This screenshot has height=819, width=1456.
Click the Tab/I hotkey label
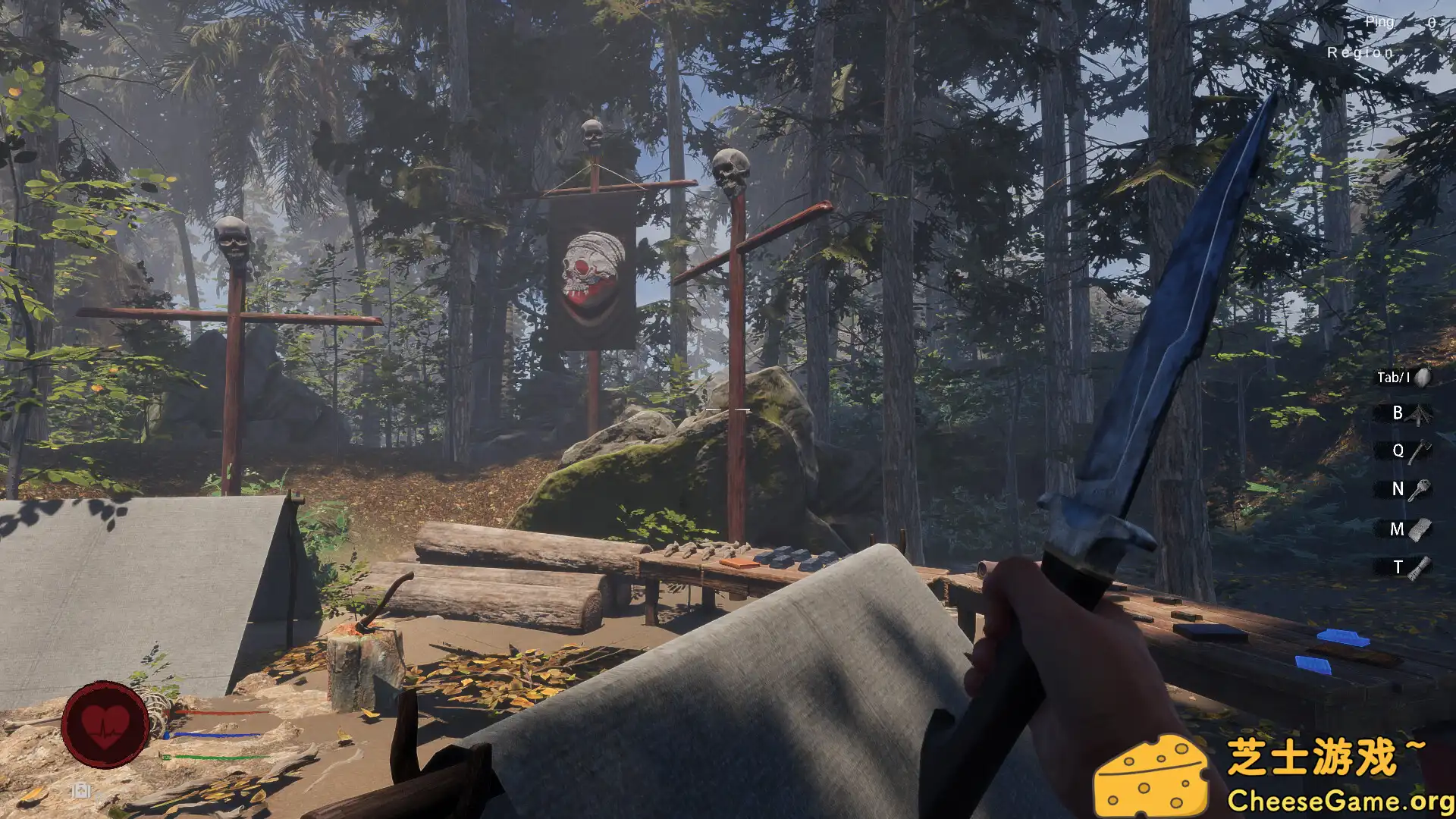[1393, 377]
